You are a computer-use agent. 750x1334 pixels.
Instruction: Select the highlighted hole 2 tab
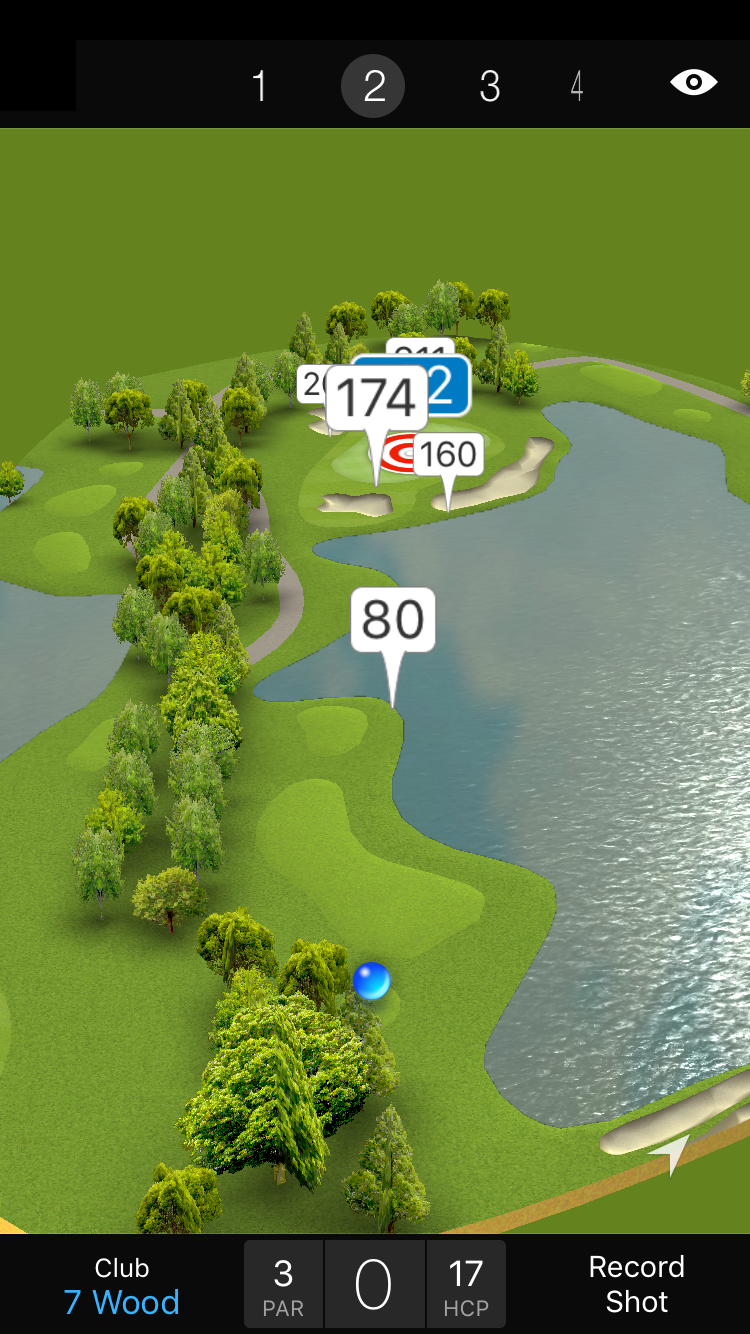373,87
